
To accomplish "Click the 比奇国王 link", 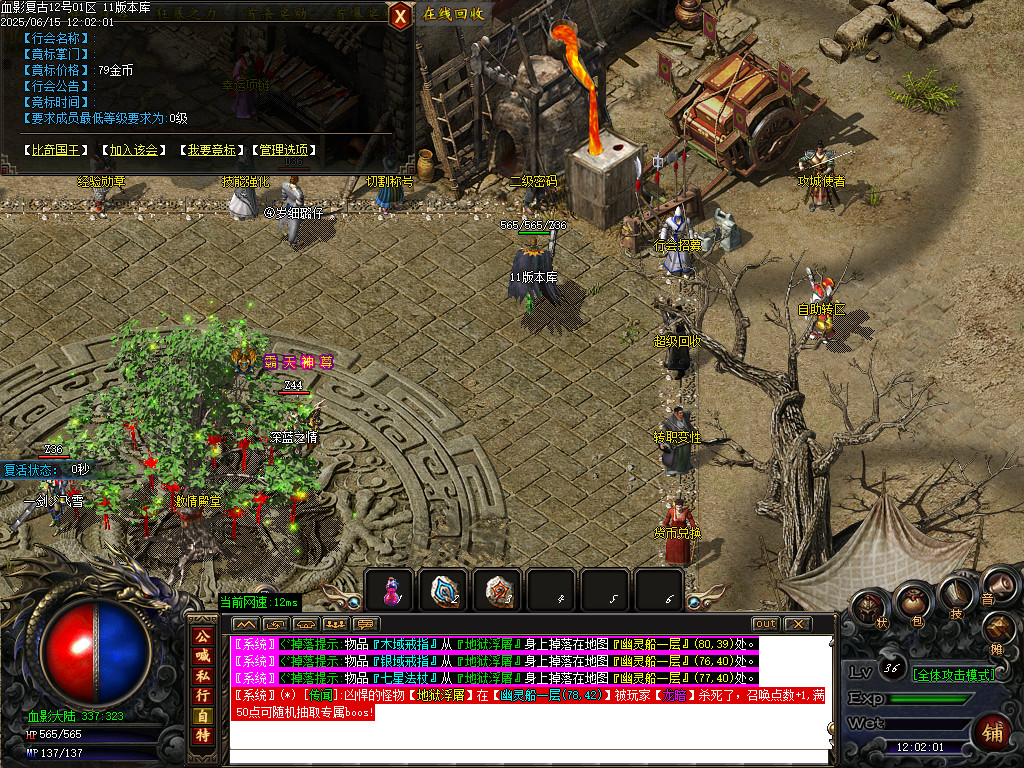I will [x=58, y=150].
